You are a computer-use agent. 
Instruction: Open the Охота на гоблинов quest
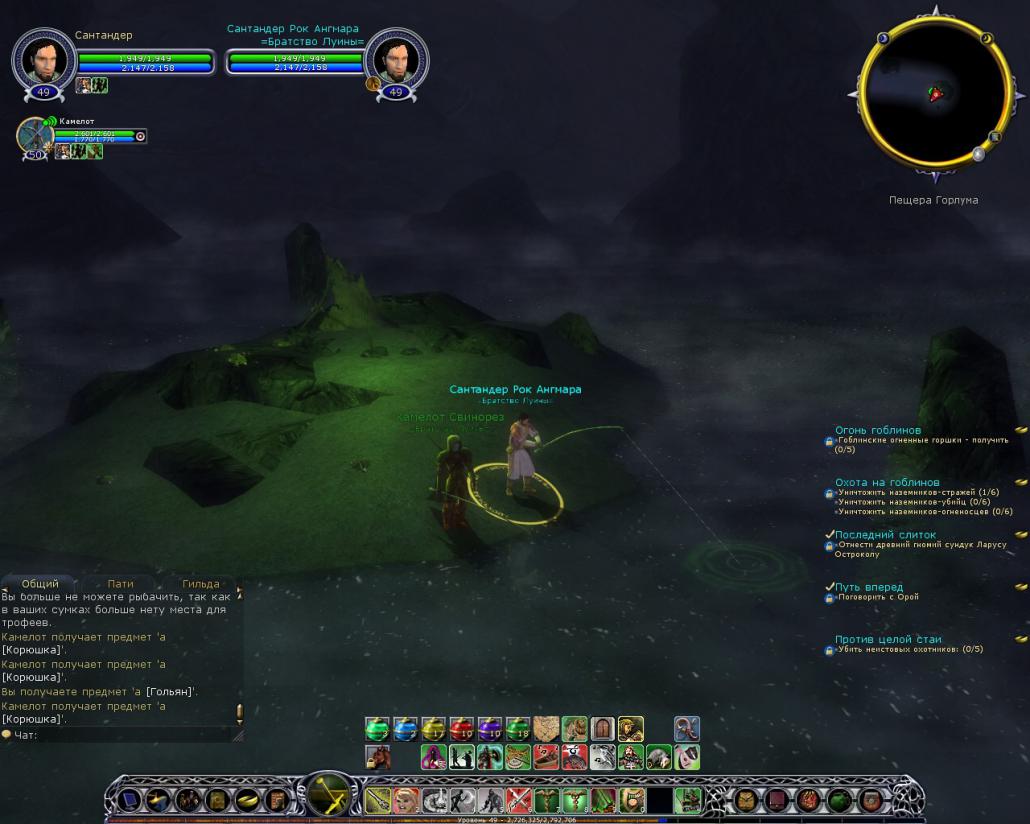887,482
